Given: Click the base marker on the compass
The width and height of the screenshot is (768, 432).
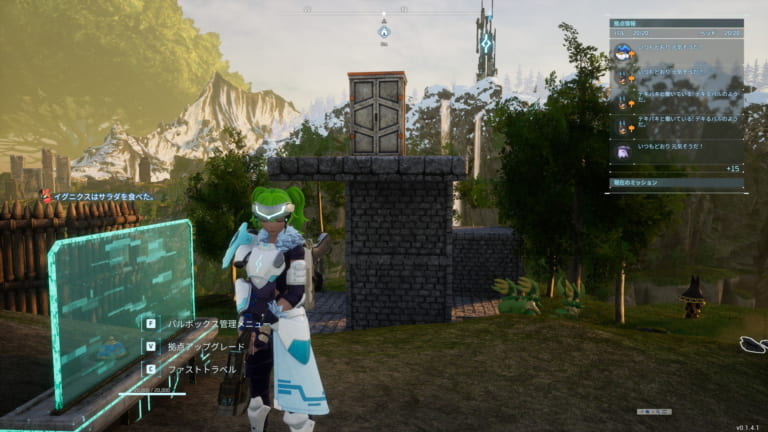Looking at the screenshot, I should (384, 32).
